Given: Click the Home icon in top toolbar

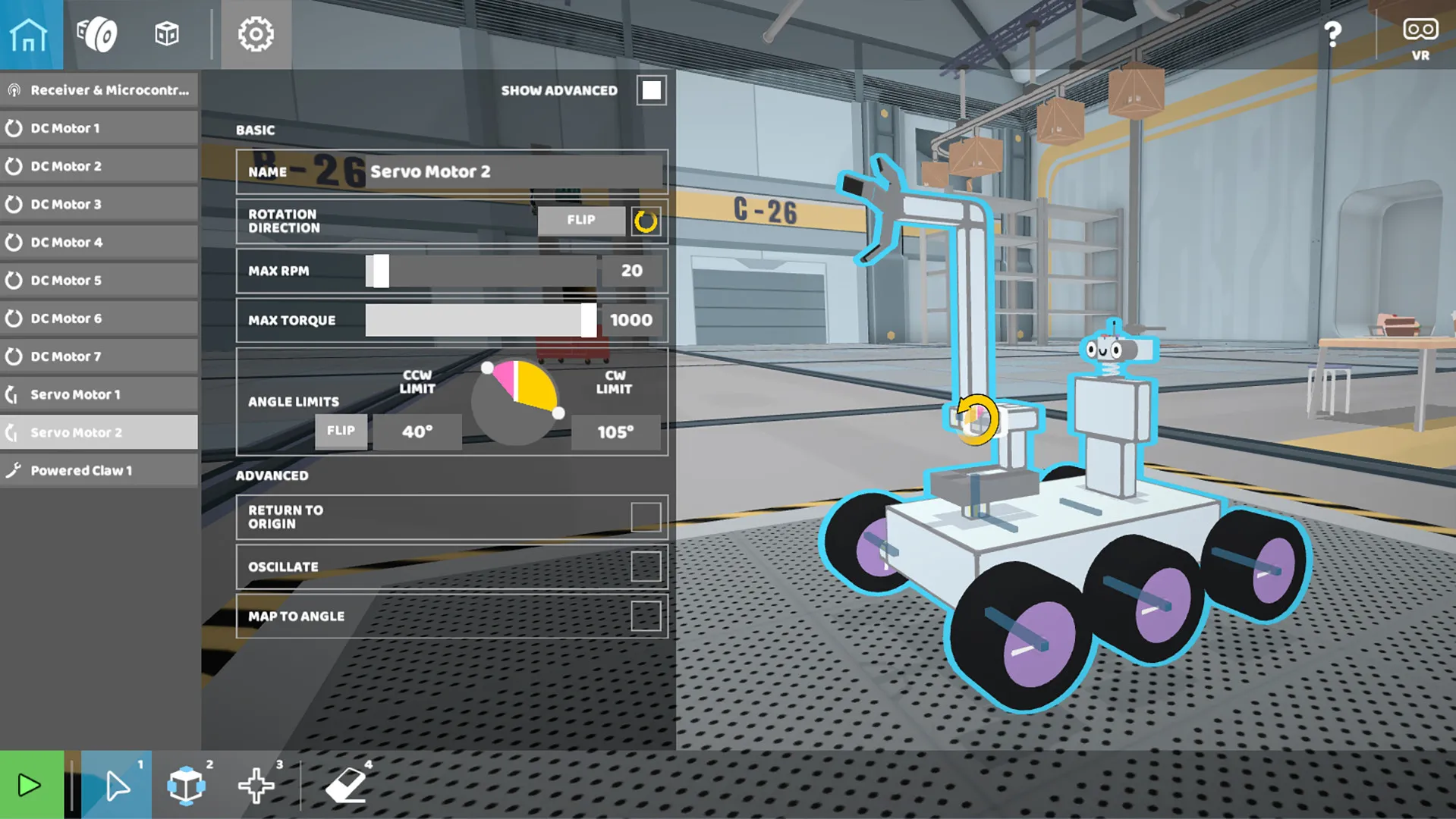Looking at the screenshot, I should 30,34.
